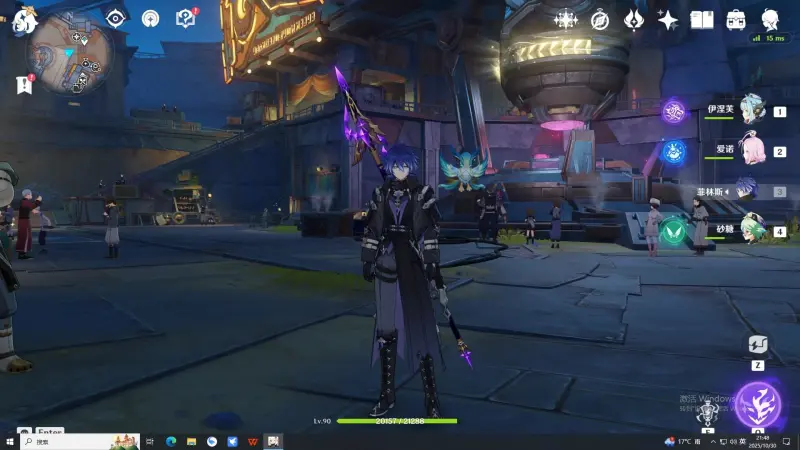Open the Windows Start menu
Screen dimensions: 800x450
click(x=9, y=441)
